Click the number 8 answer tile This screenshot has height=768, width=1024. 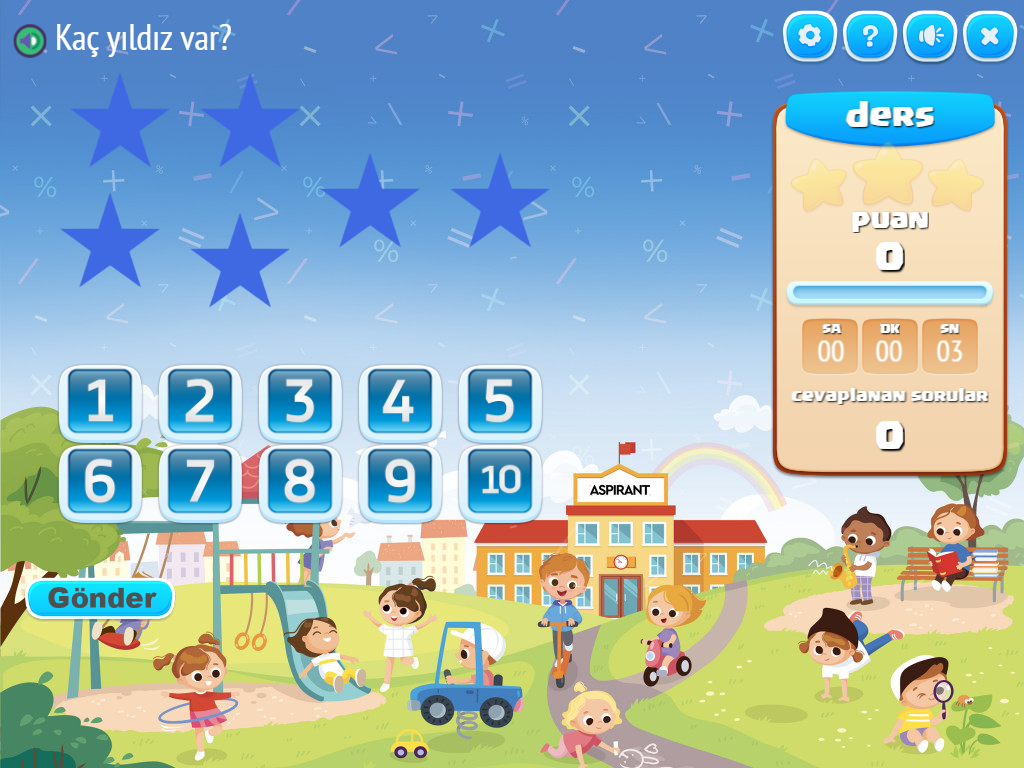point(300,482)
